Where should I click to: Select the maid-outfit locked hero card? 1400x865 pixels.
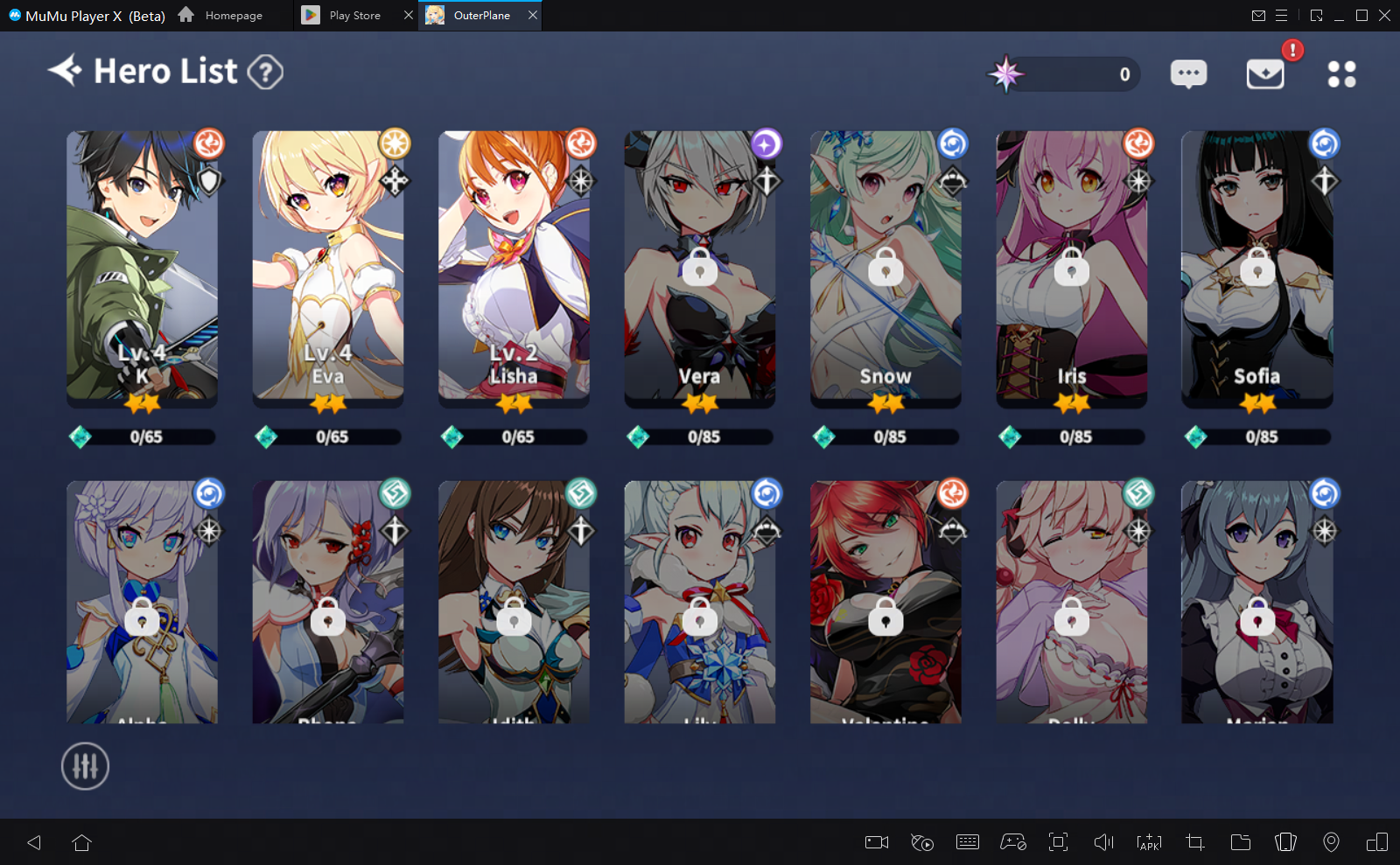(x=1256, y=603)
